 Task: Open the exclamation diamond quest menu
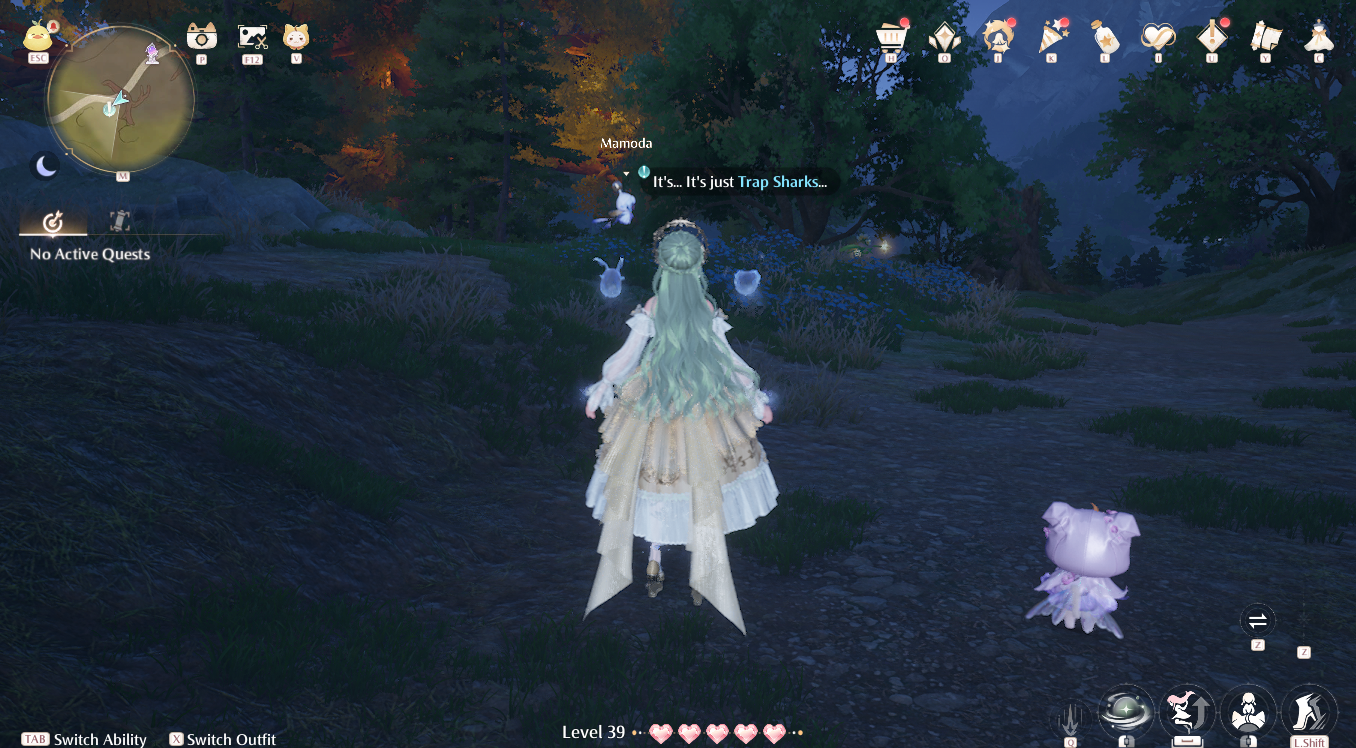click(x=1212, y=37)
